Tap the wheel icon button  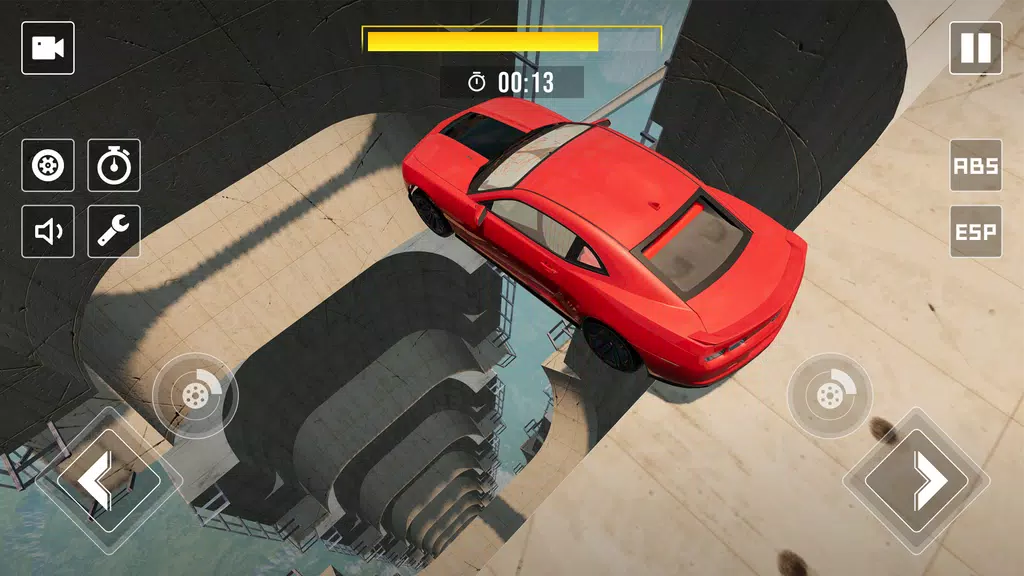tap(48, 166)
